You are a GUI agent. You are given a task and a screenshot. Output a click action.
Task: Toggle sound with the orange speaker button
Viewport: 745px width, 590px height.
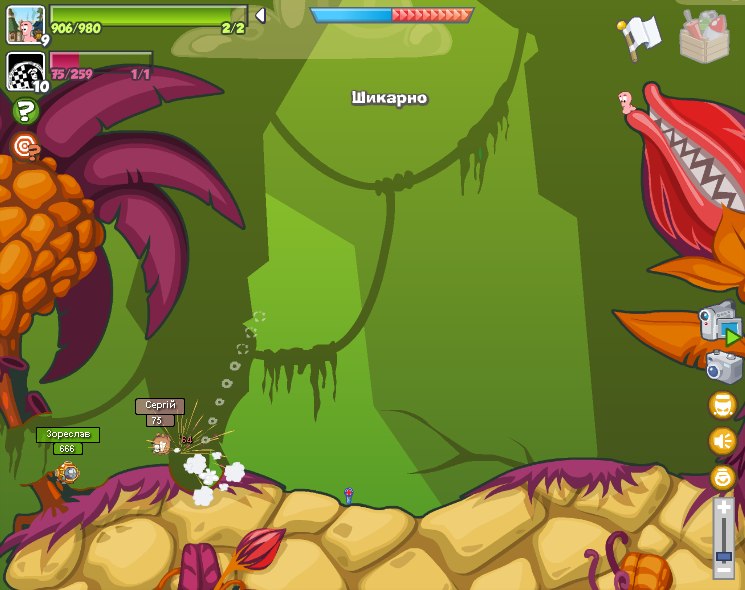pos(722,441)
